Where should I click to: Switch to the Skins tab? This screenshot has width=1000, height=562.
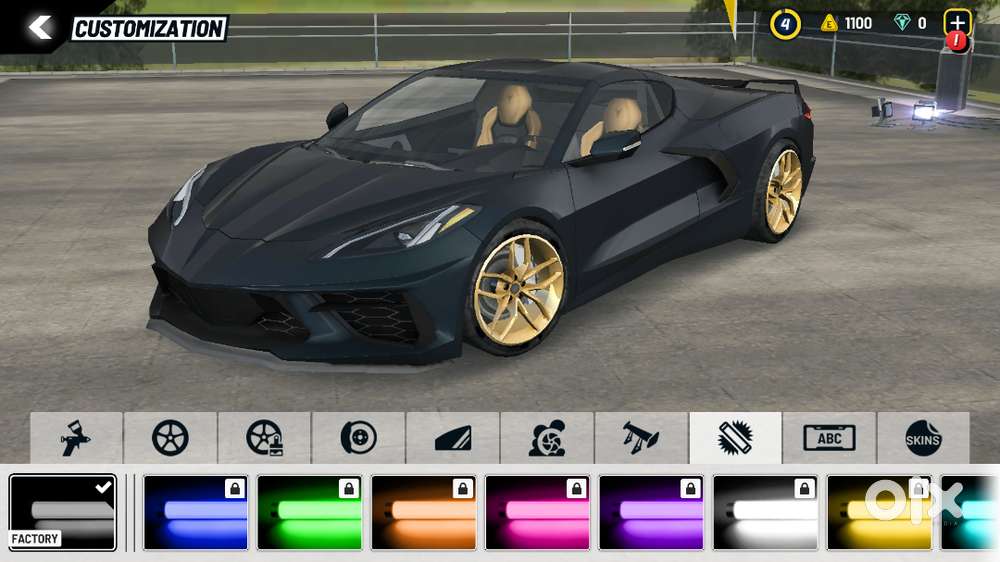pyautogui.click(x=923, y=438)
